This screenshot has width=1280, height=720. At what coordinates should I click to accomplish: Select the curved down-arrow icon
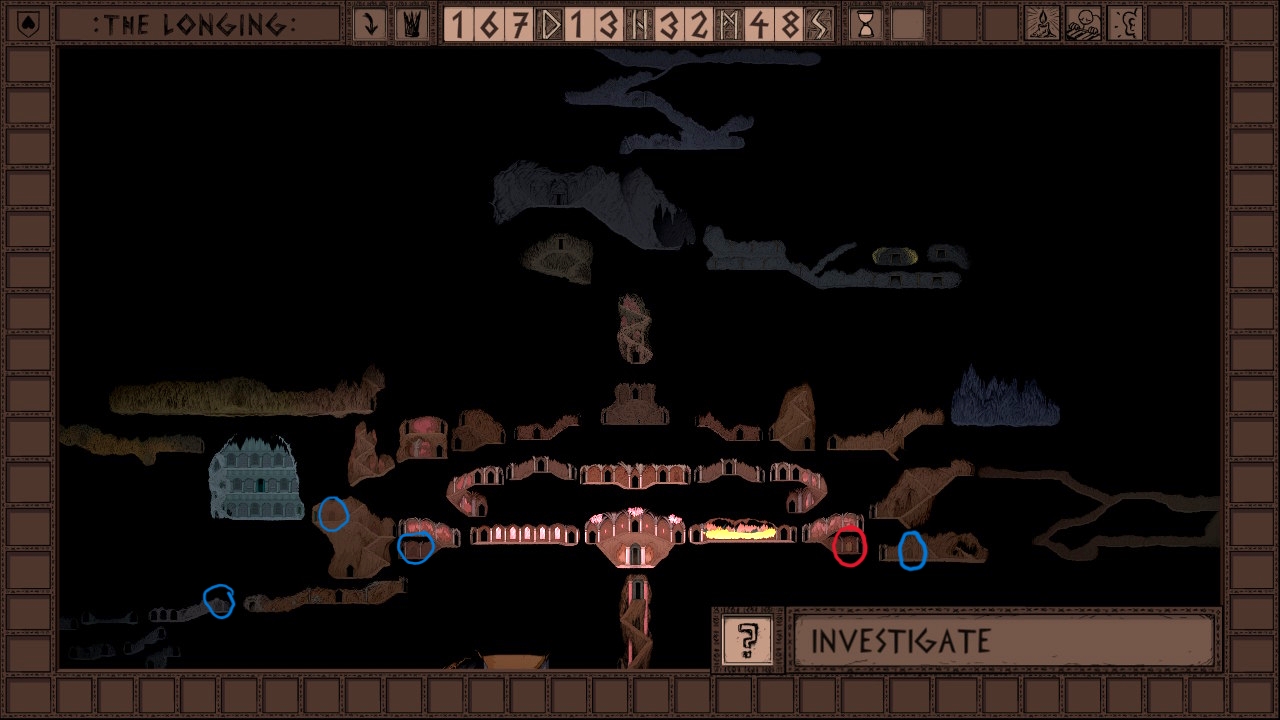pyautogui.click(x=370, y=25)
